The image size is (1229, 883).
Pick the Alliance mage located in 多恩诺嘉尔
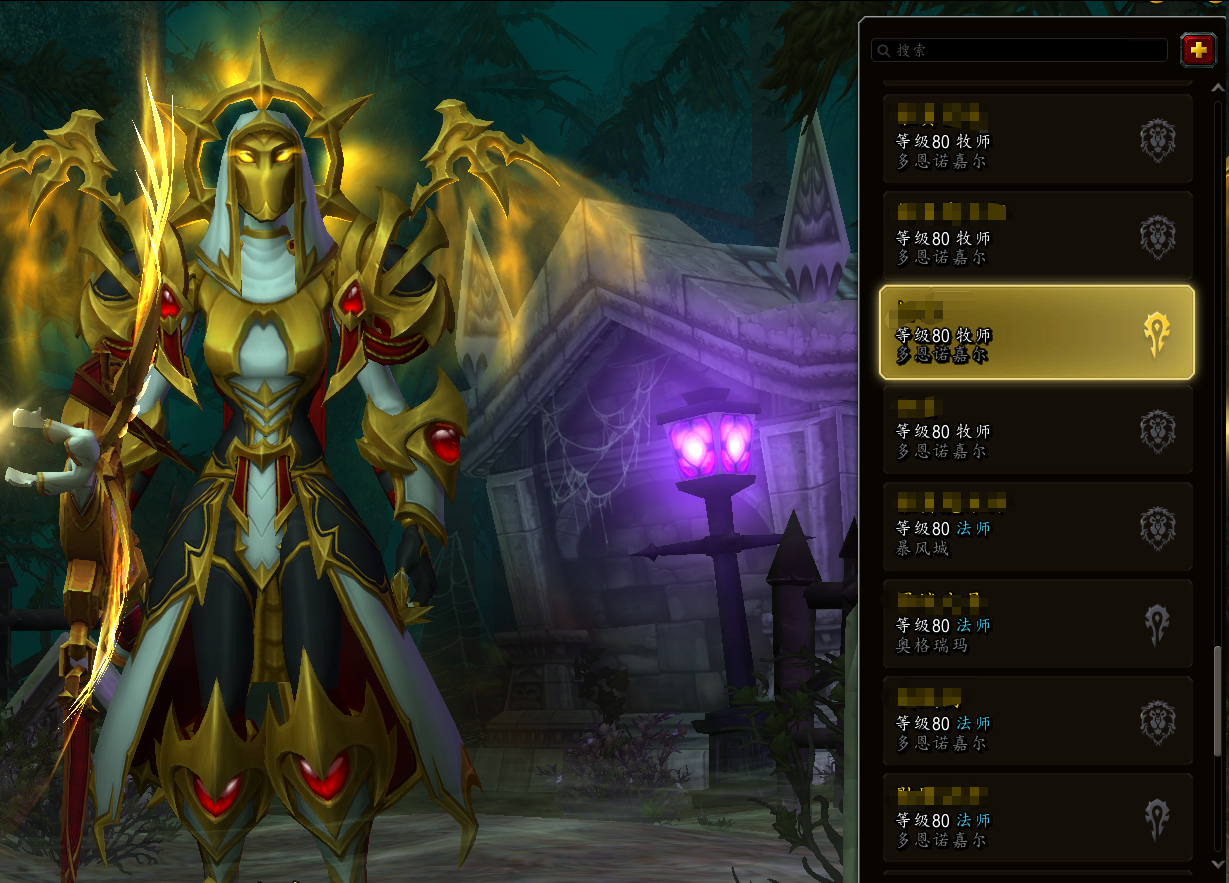[x=1036, y=721]
